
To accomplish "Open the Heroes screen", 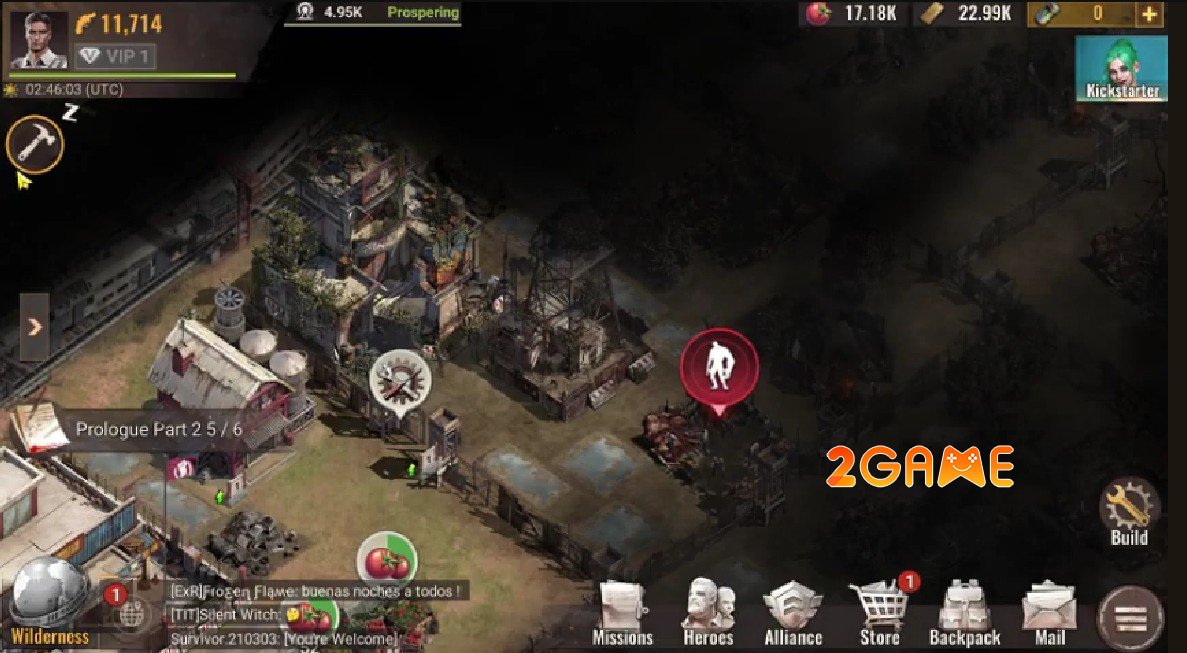I will 707,612.
